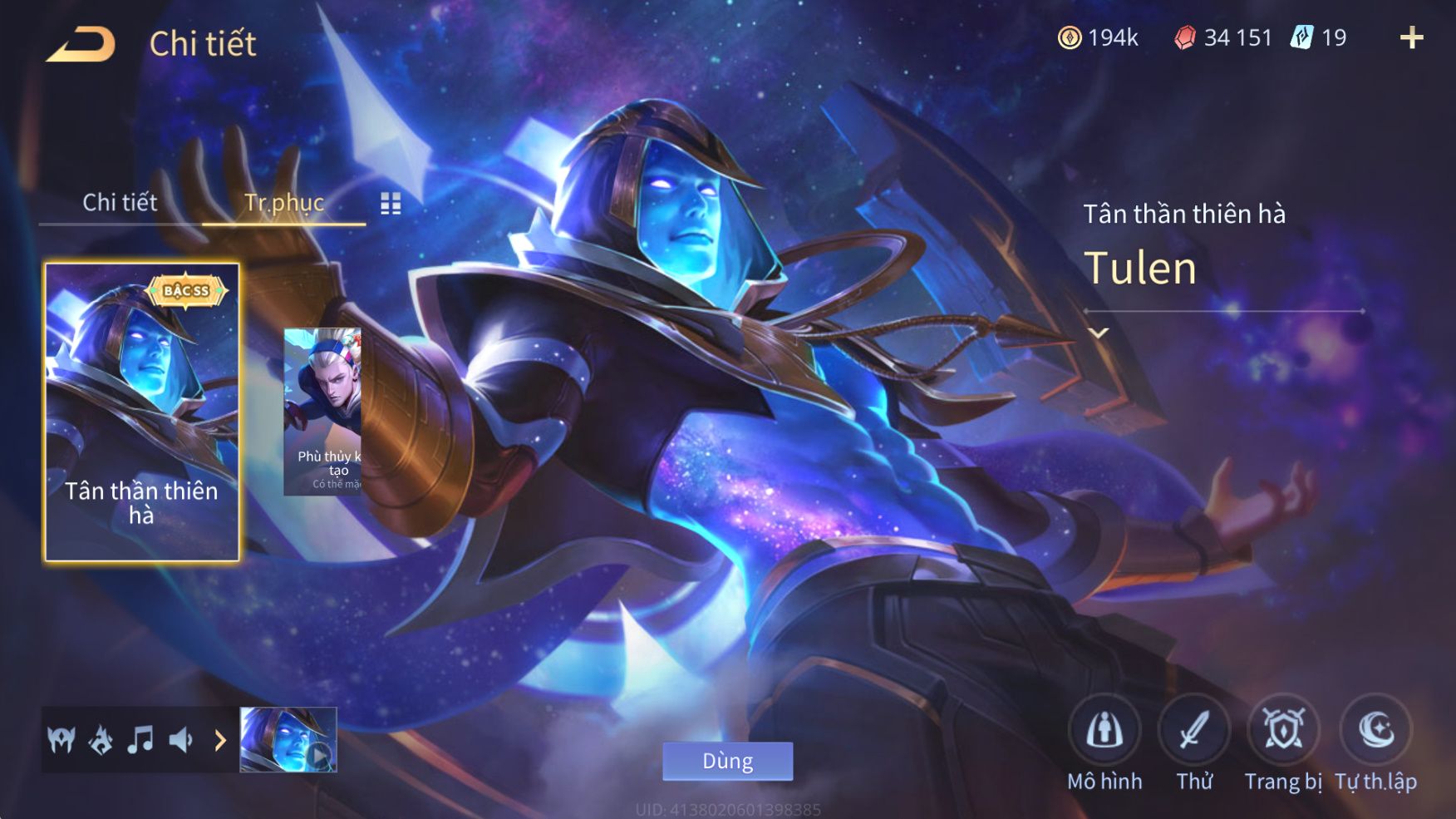Play the skin preview video thumbnail

tap(288, 739)
